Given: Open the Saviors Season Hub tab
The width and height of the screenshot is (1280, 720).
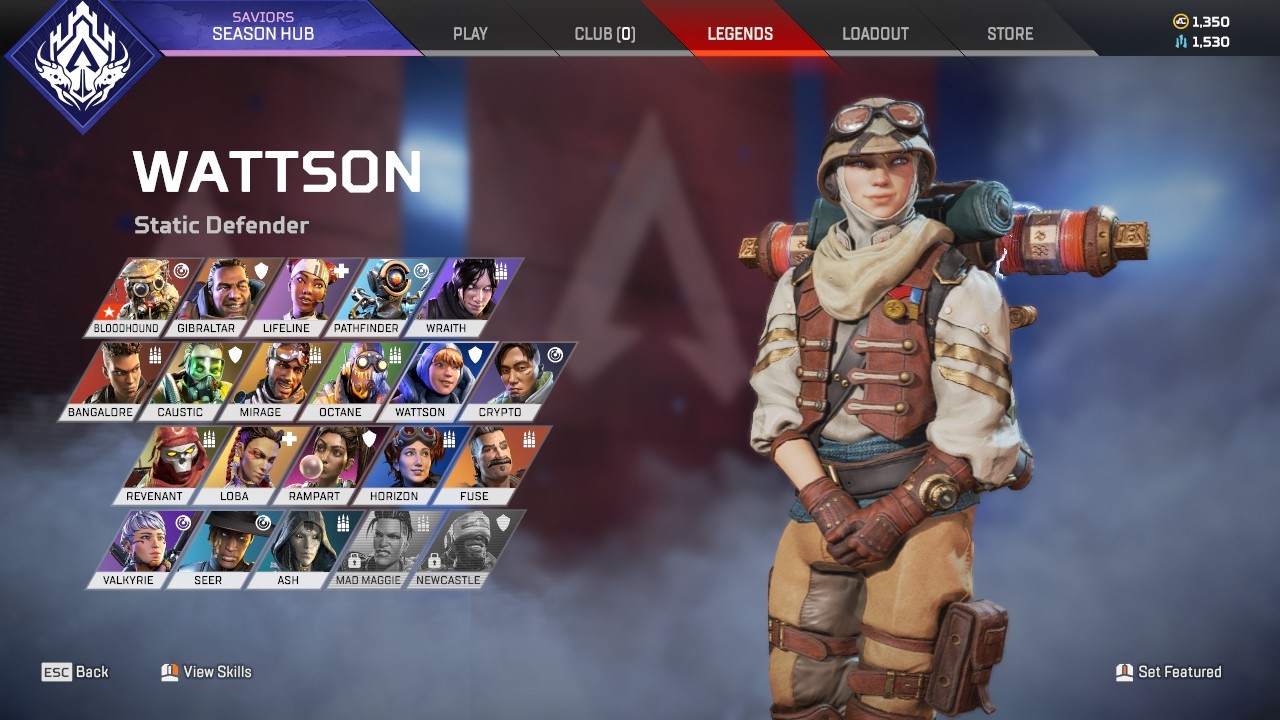Looking at the screenshot, I should click(x=262, y=27).
